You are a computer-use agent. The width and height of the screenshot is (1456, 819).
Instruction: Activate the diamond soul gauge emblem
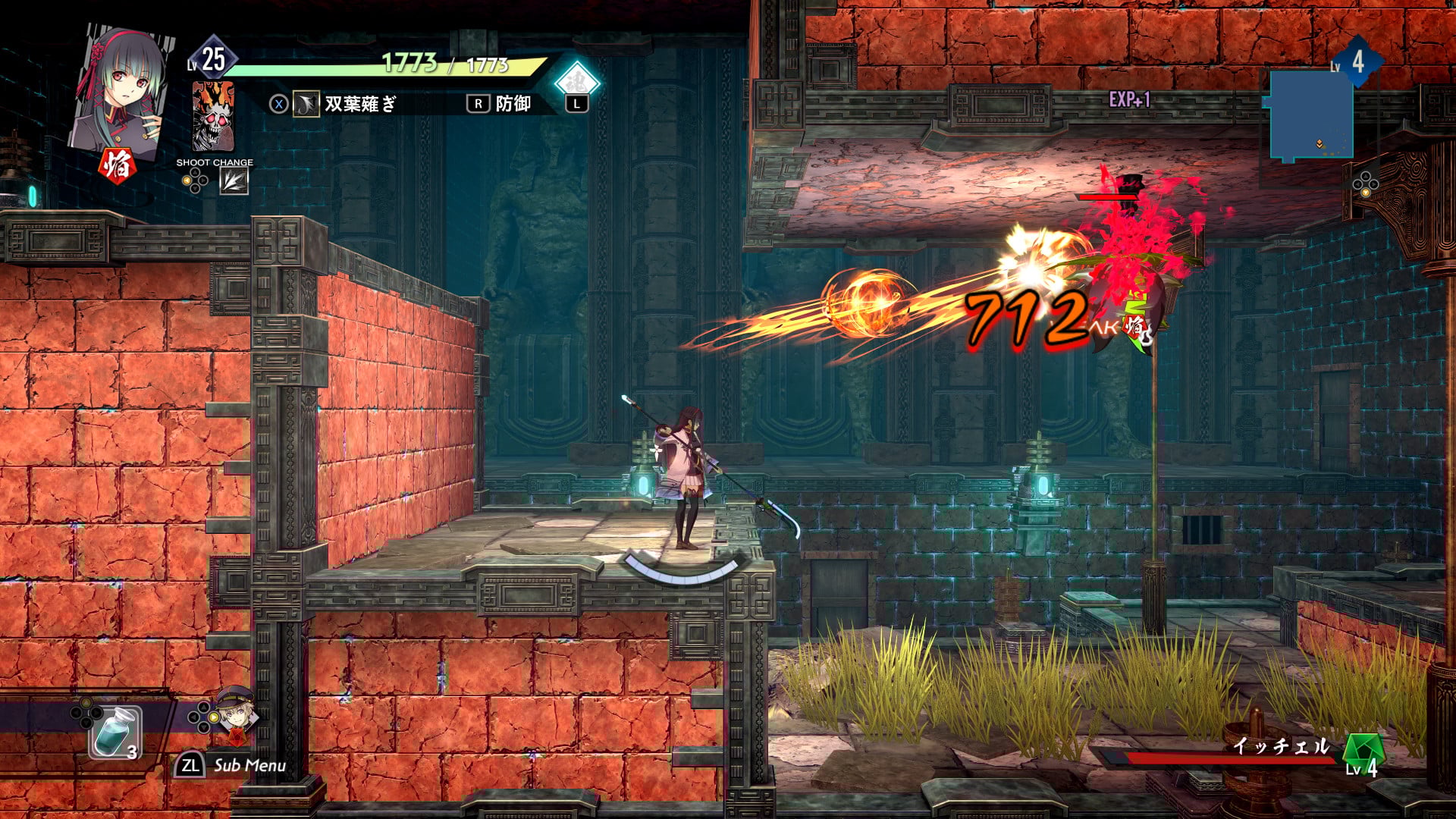tap(576, 81)
